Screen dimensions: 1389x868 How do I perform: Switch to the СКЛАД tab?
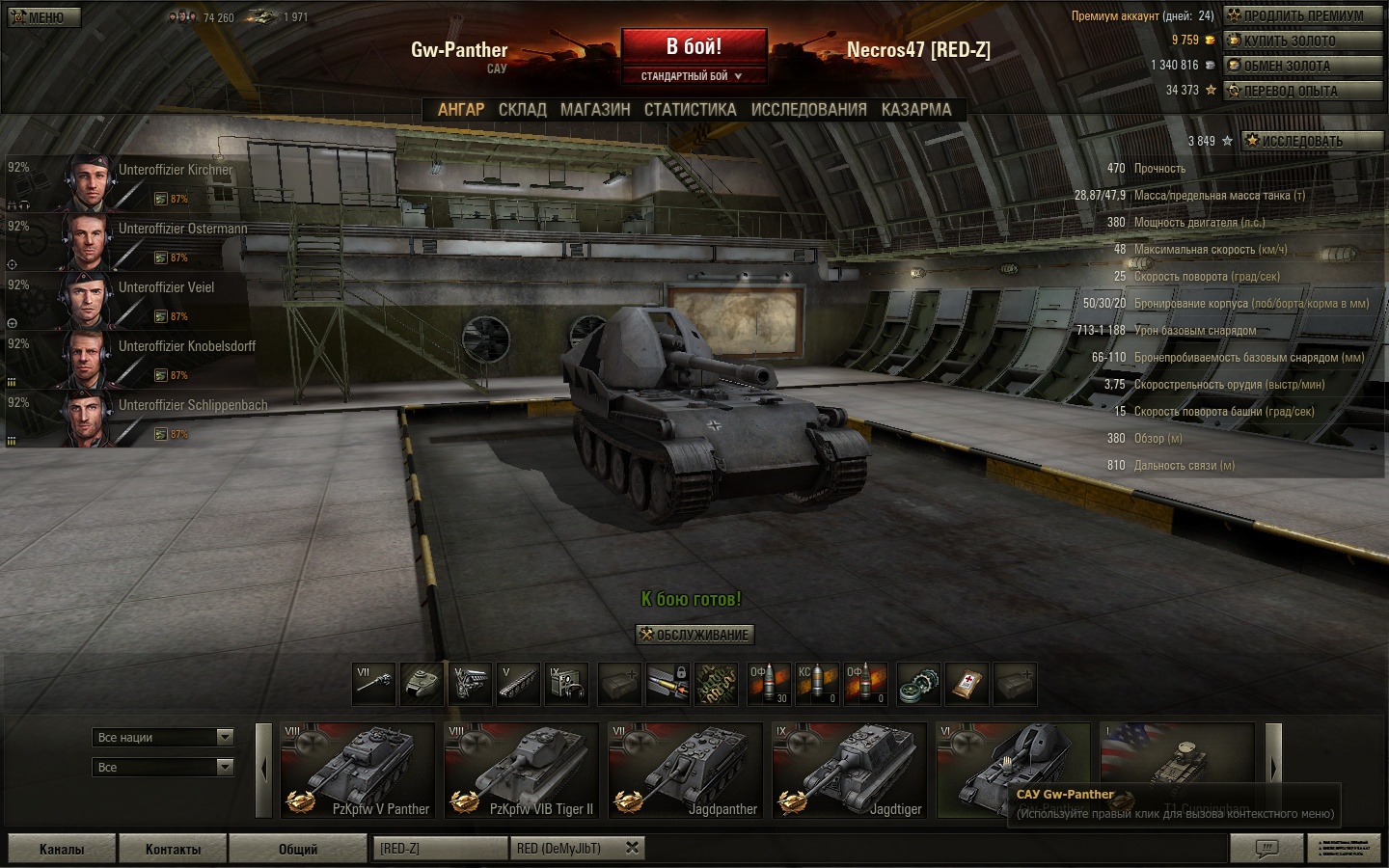(522, 110)
